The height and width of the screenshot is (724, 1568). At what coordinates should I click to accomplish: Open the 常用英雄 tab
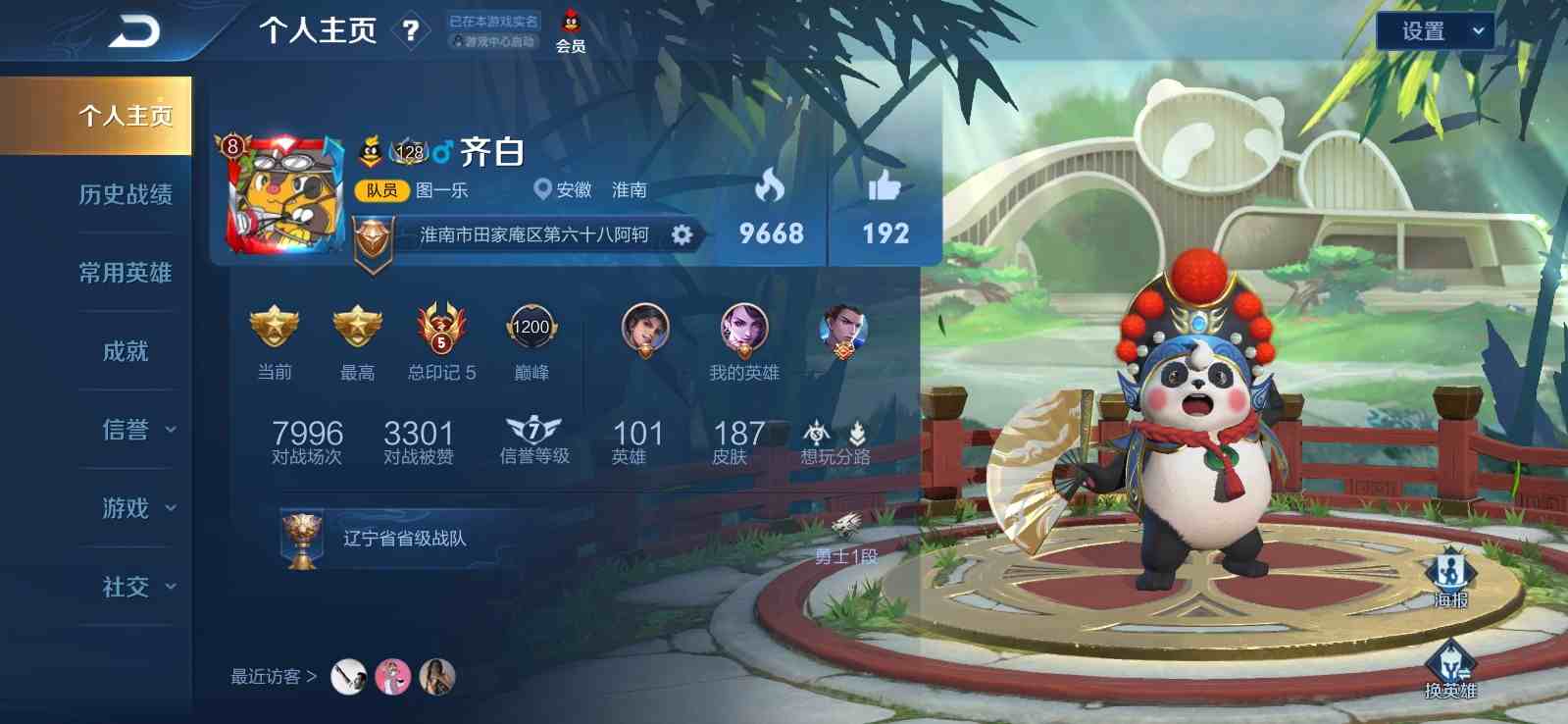point(126,273)
